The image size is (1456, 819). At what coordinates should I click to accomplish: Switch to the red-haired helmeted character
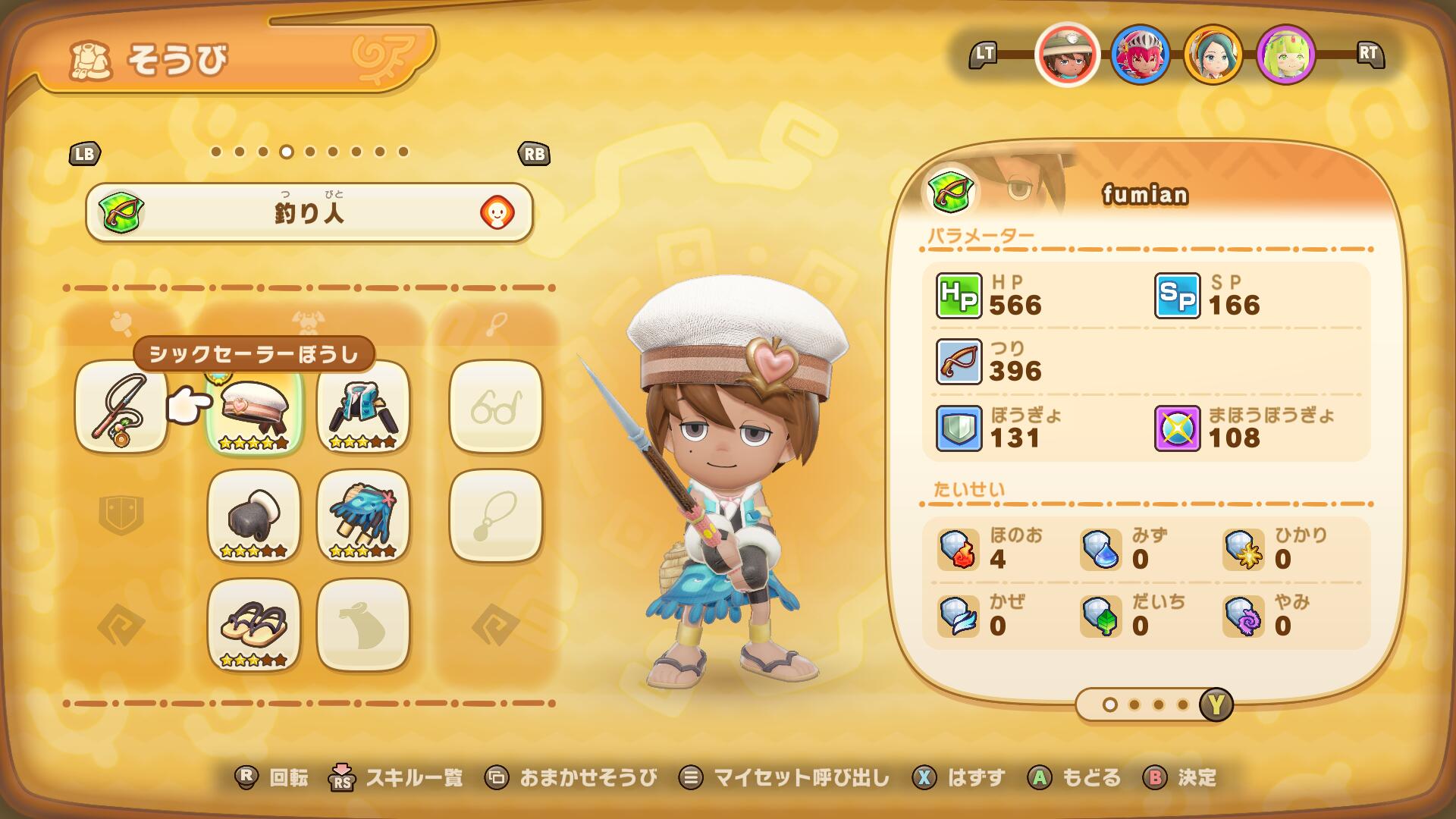click(x=1140, y=54)
